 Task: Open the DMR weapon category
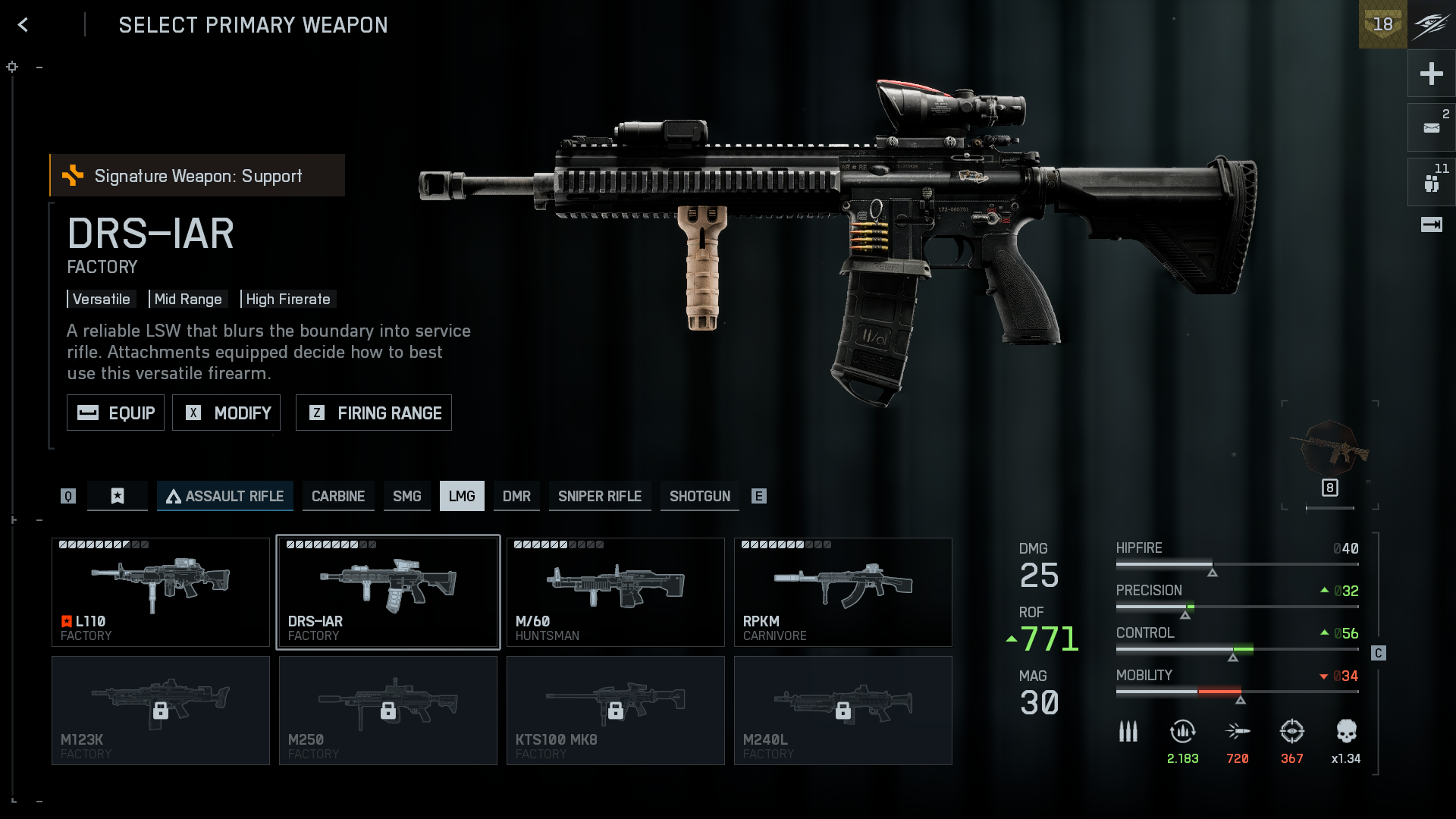(516, 496)
